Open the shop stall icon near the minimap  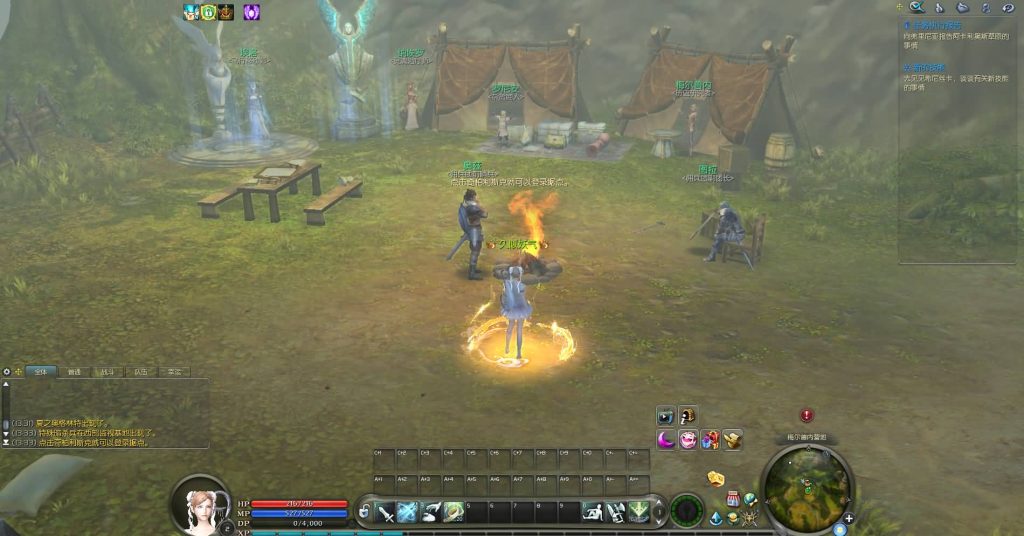point(733,498)
